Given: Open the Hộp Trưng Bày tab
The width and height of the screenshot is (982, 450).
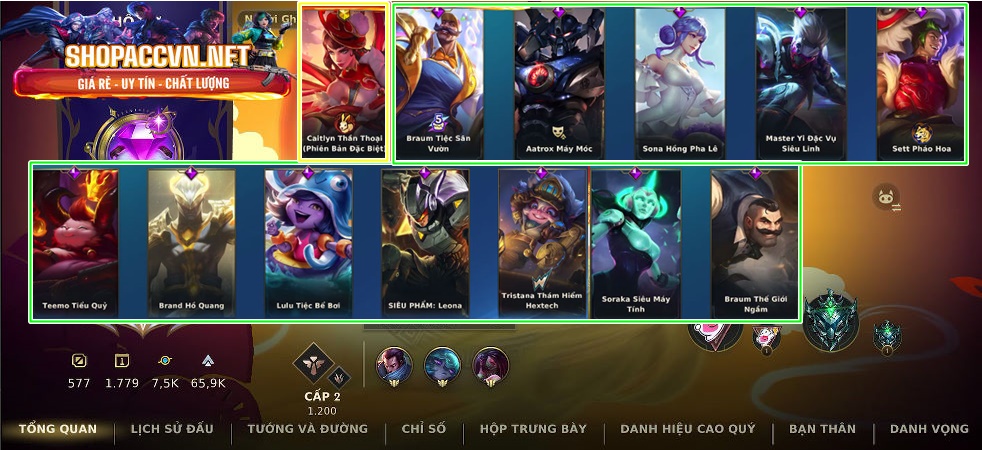Looking at the screenshot, I should coord(533,429).
